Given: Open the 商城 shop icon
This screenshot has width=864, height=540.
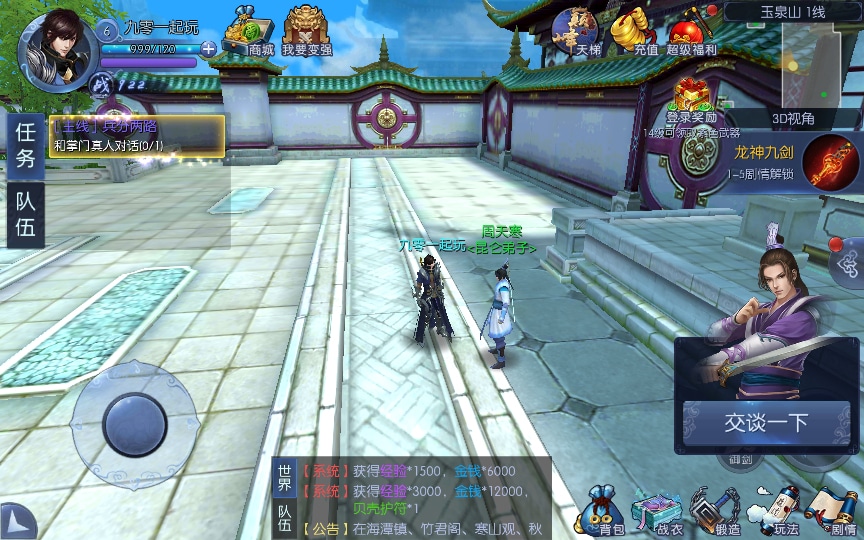Looking at the screenshot, I should pyautogui.click(x=249, y=32).
